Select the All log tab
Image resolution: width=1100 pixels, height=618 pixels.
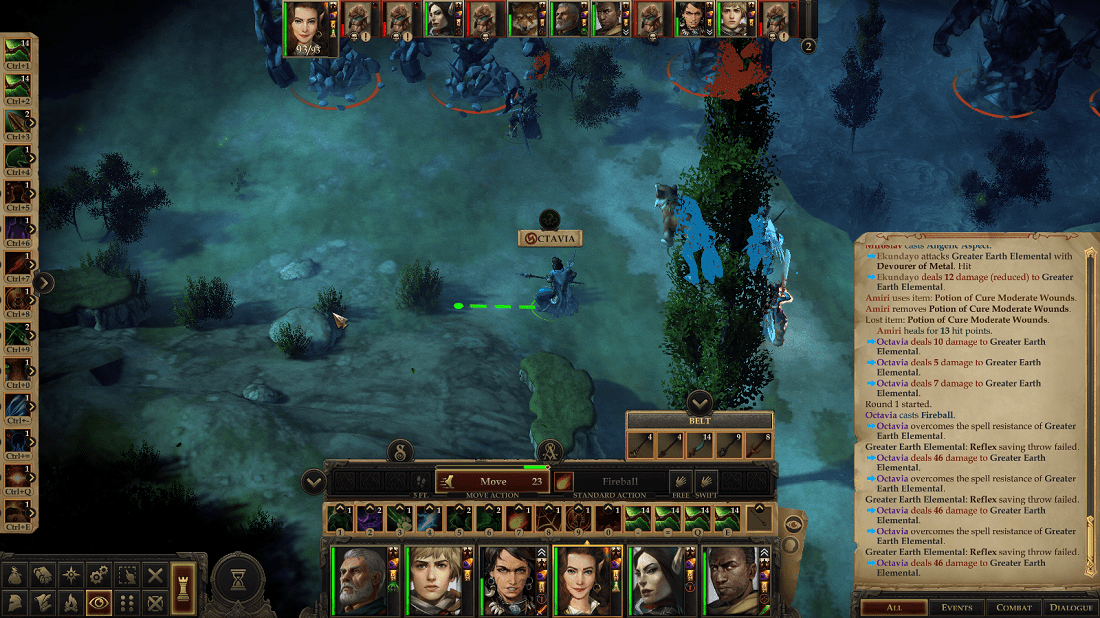tap(893, 607)
